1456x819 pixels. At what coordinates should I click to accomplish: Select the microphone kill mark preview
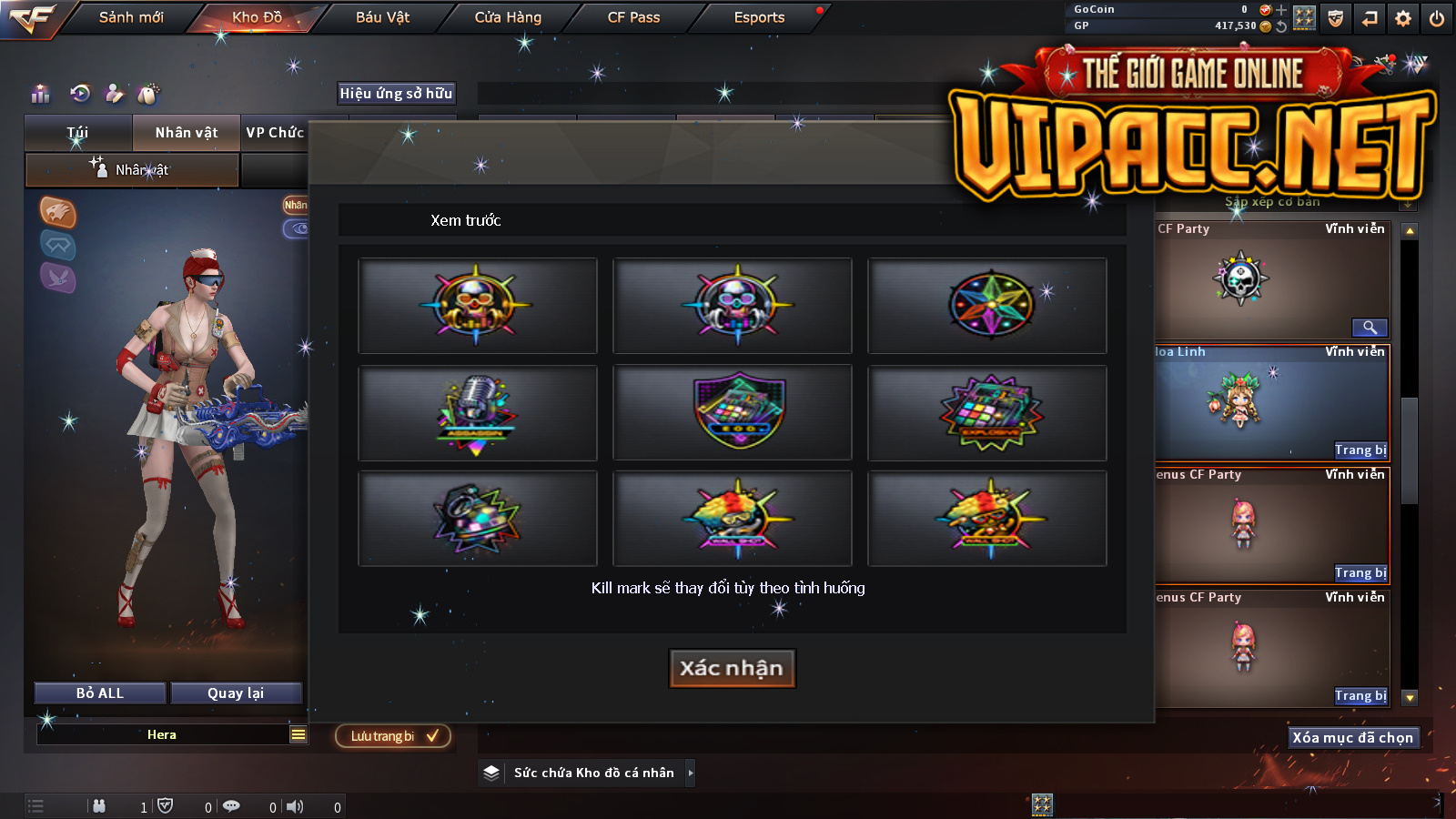(477, 413)
